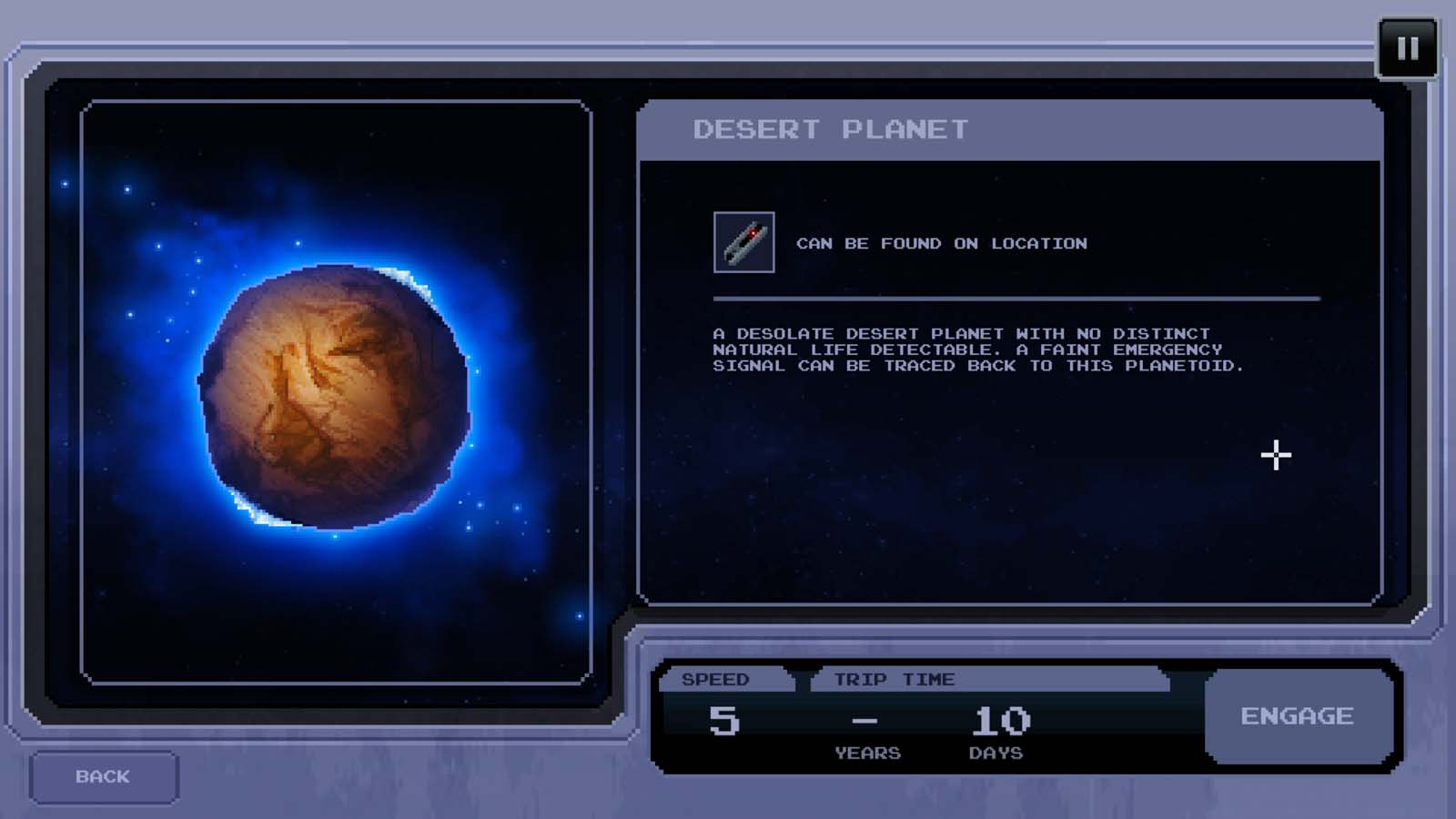Click the crosshair marker on the info panel
The width and height of the screenshot is (1456, 819).
coord(1274,455)
